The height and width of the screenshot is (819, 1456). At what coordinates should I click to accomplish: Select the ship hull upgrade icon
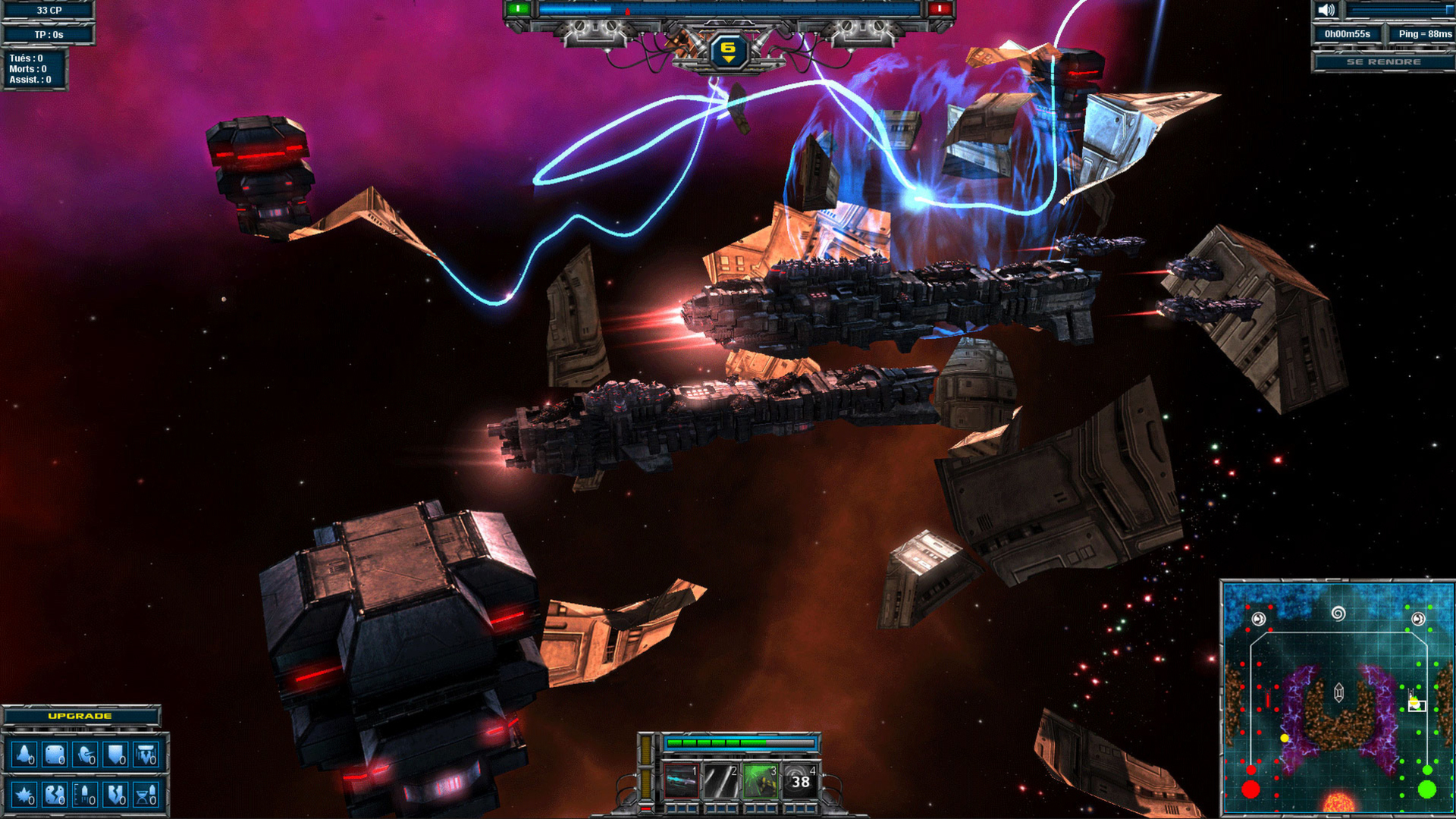pos(24,755)
